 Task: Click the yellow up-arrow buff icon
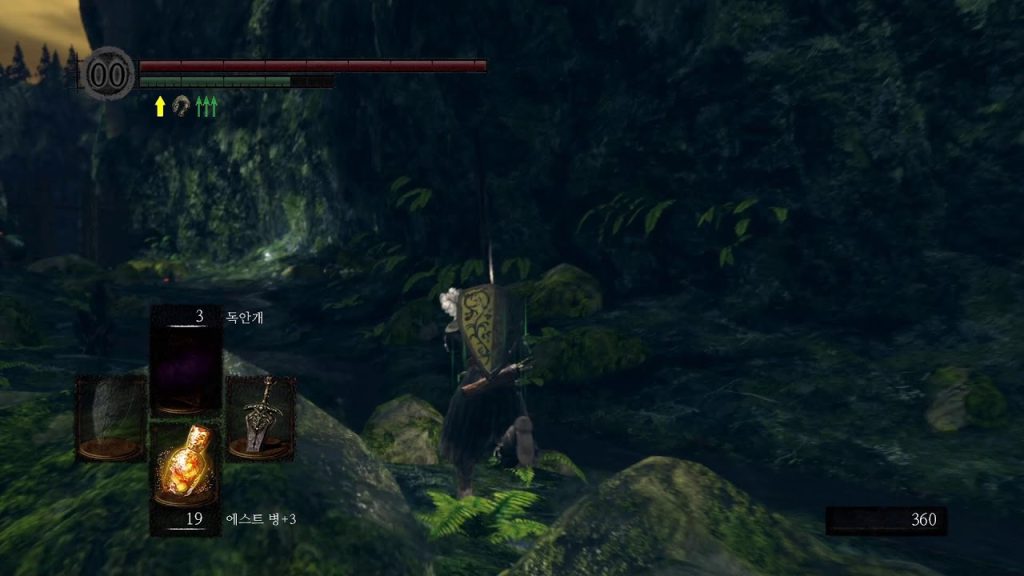160,106
